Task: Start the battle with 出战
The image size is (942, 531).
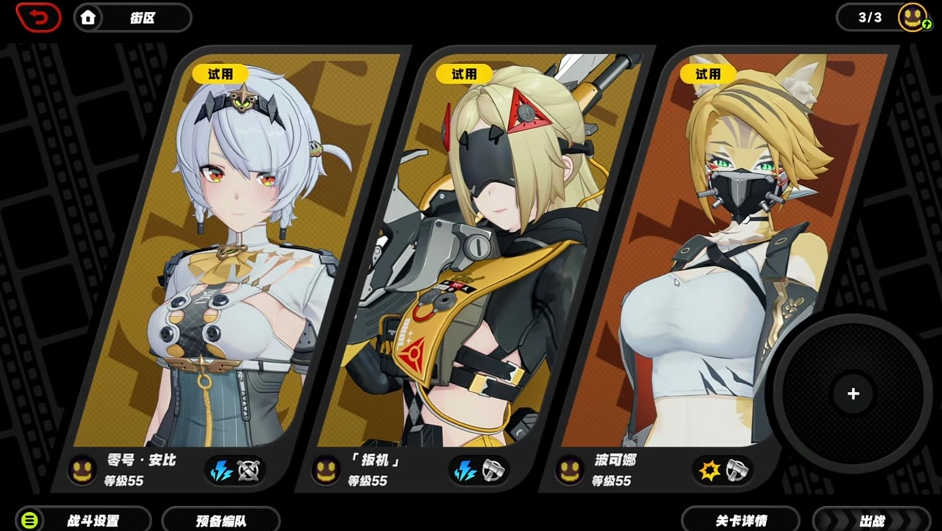Action: (872, 520)
